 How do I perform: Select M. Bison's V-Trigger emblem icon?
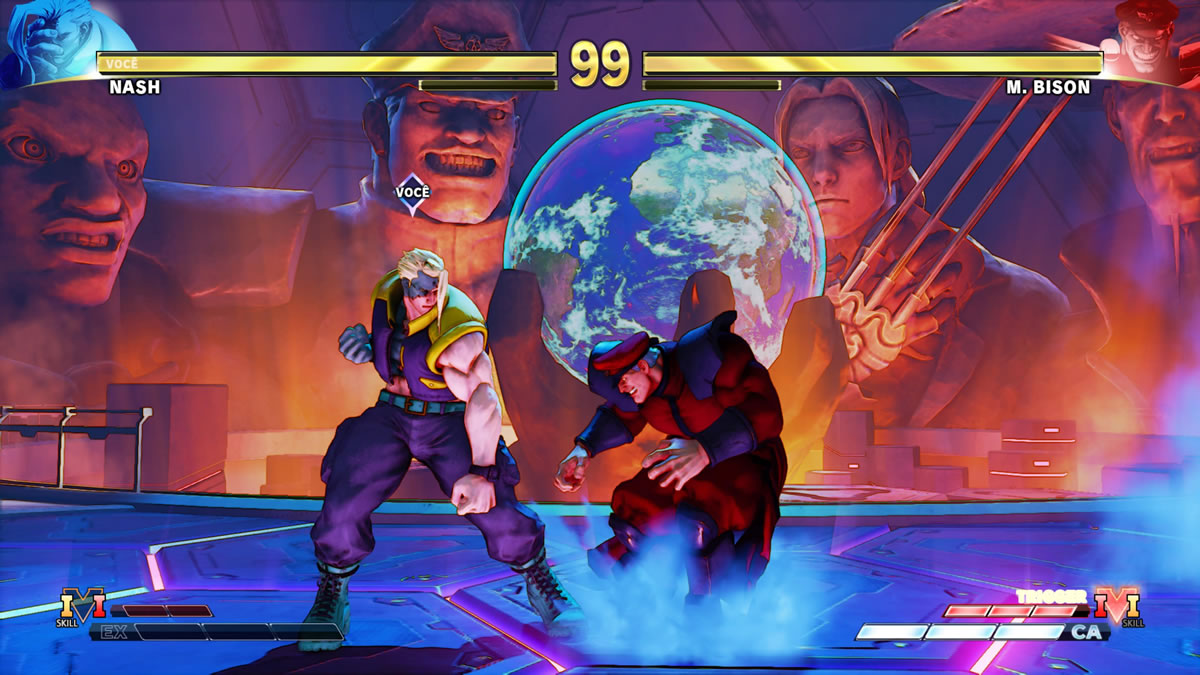1116,606
